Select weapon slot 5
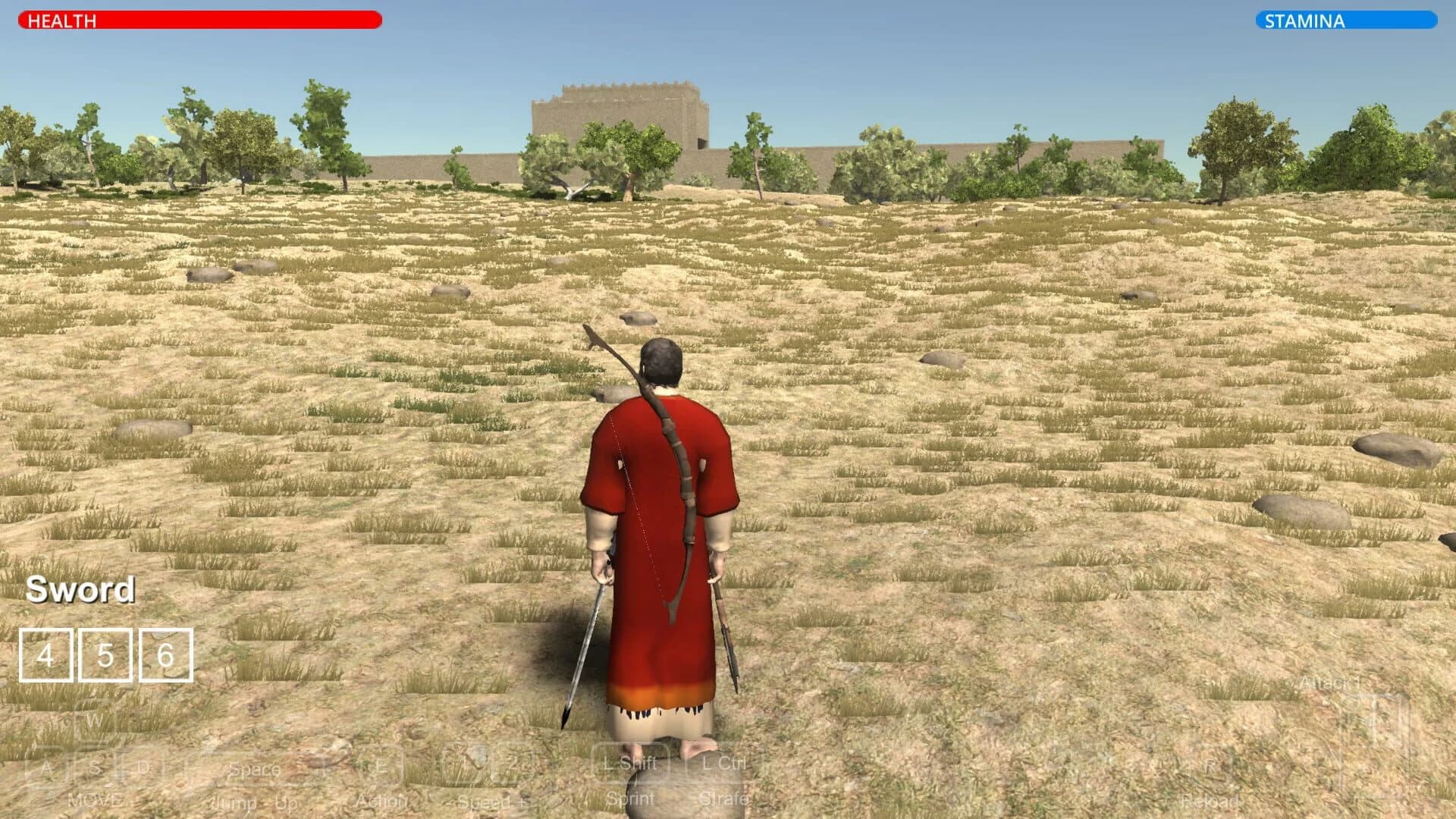1456x819 pixels. (104, 654)
